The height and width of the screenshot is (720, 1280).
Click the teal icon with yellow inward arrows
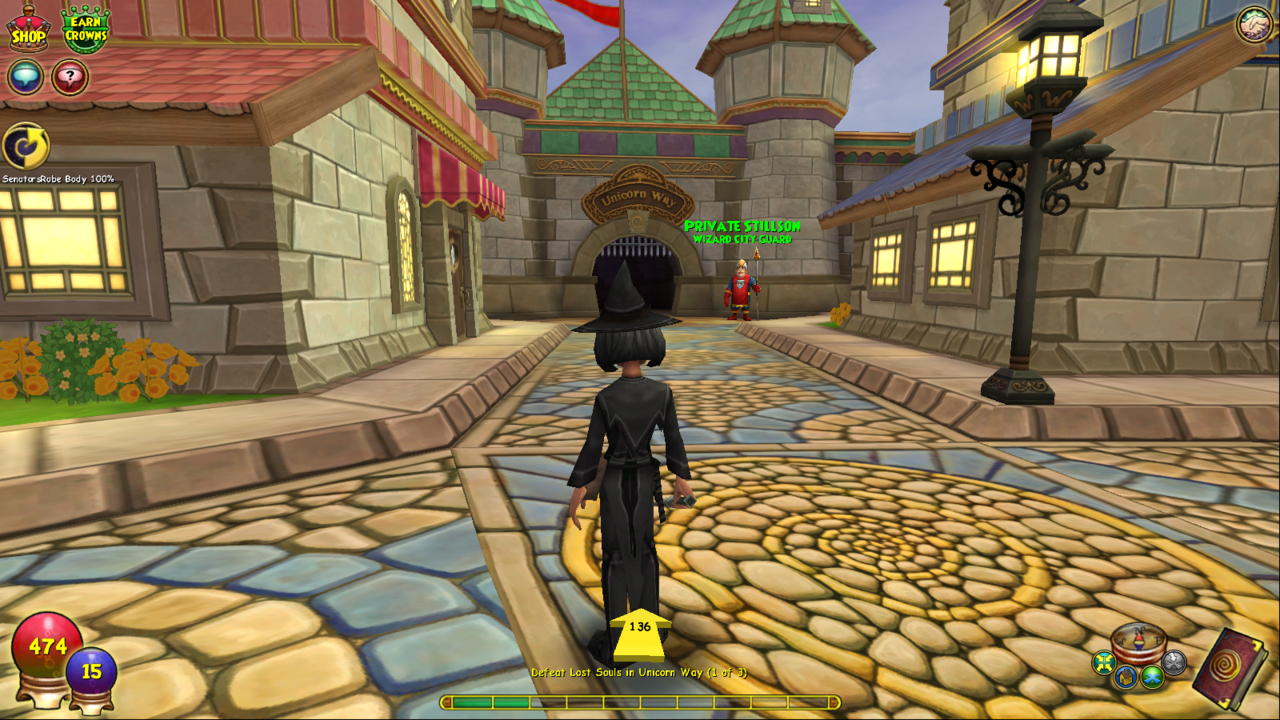pos(1103,663)
